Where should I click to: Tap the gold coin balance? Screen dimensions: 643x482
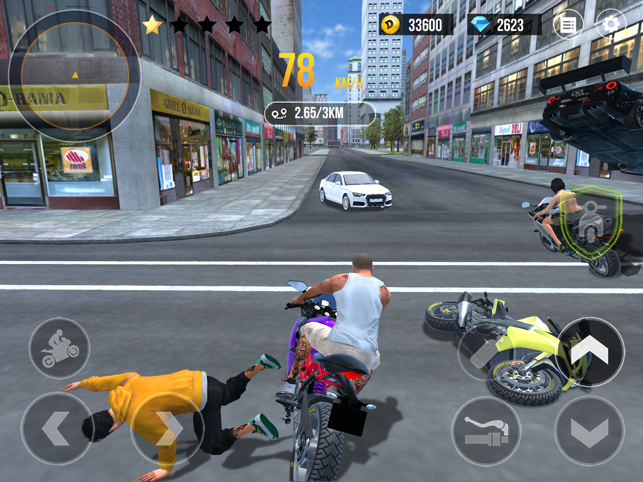point(413,25)
